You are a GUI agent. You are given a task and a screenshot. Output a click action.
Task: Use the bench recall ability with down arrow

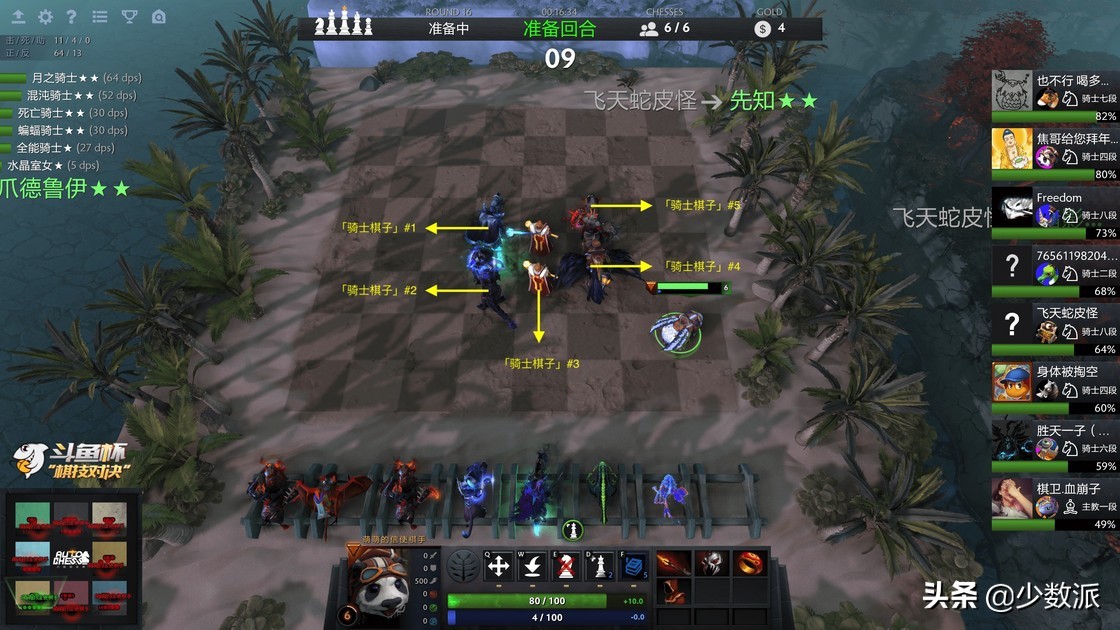(532, 566)
